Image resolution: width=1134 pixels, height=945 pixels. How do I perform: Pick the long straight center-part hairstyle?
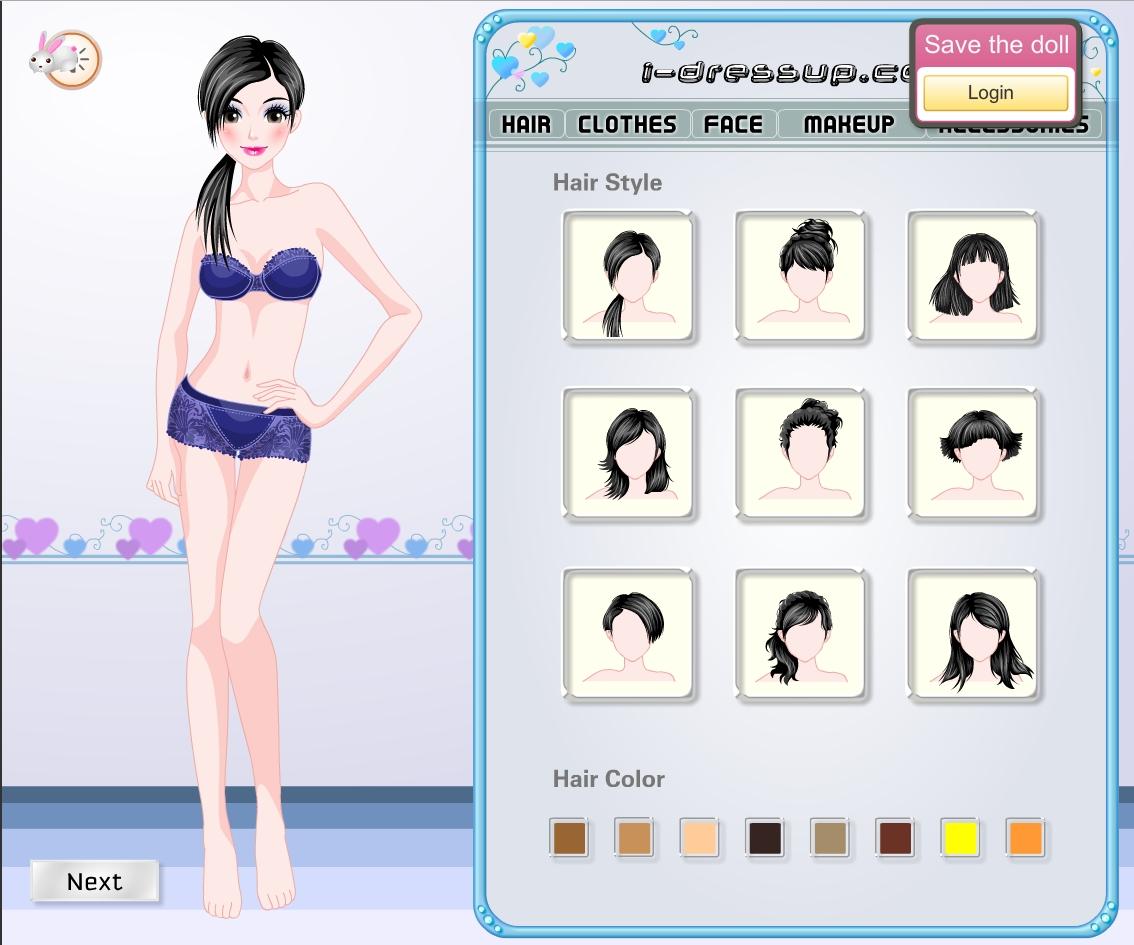(x=974, y=634)
